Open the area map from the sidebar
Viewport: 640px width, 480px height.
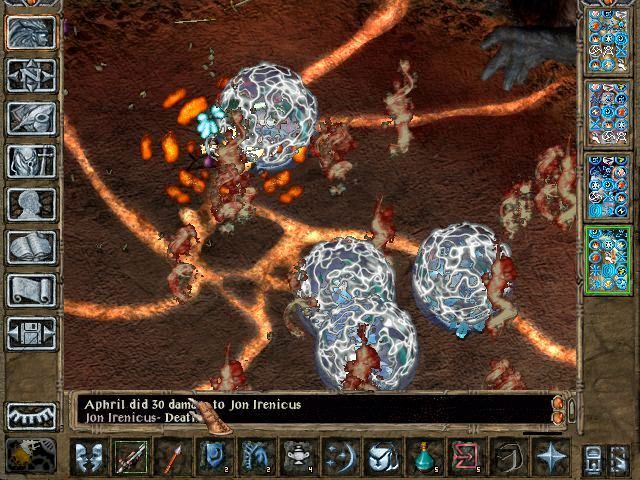coord(31,74)
